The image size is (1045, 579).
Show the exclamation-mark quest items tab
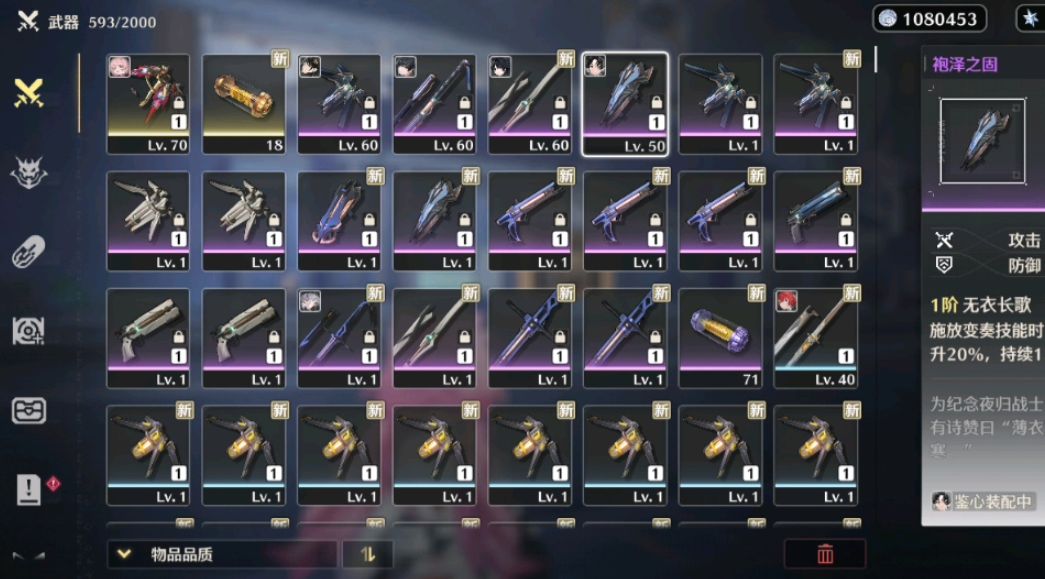point(30,489)
